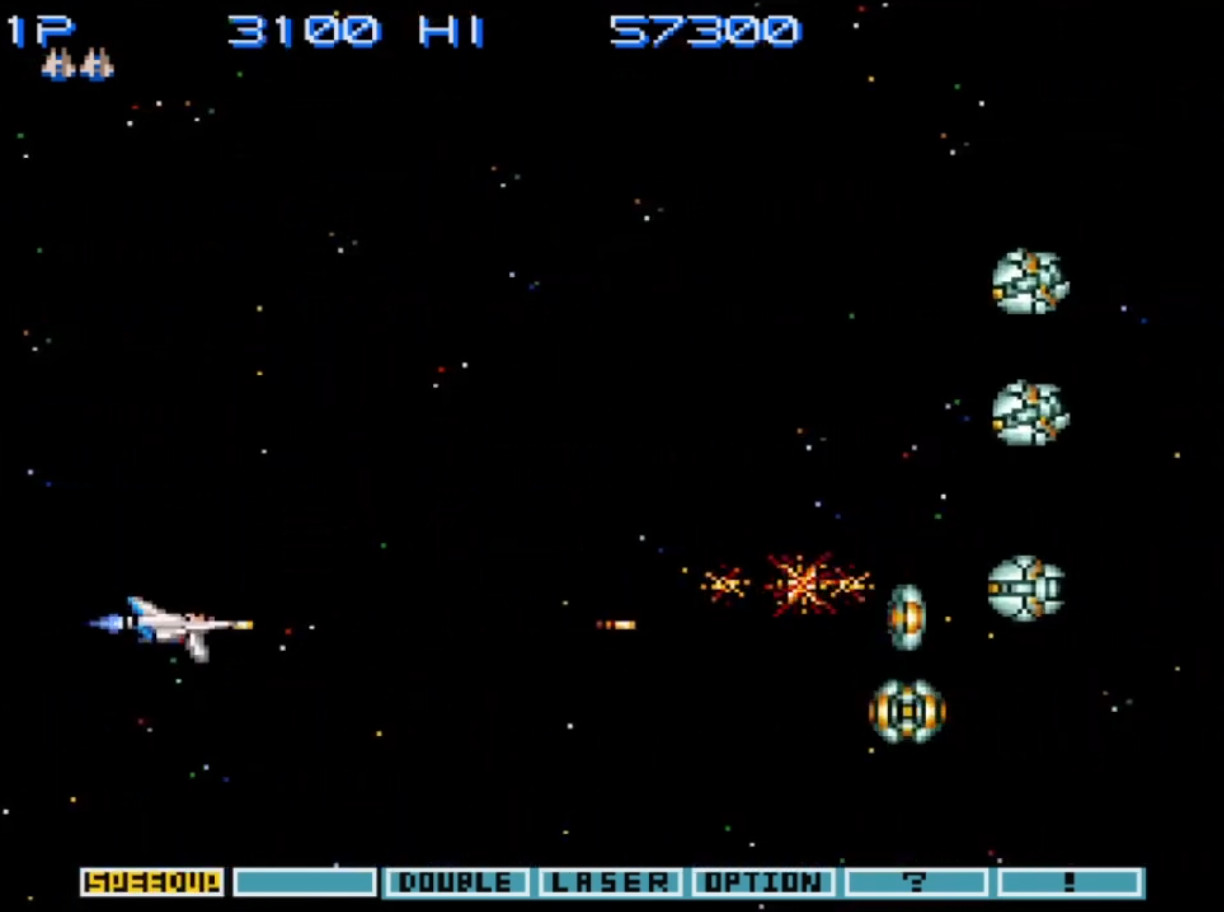Select the highlighted SPEEDUP power slot

click(x=152, y=882)
